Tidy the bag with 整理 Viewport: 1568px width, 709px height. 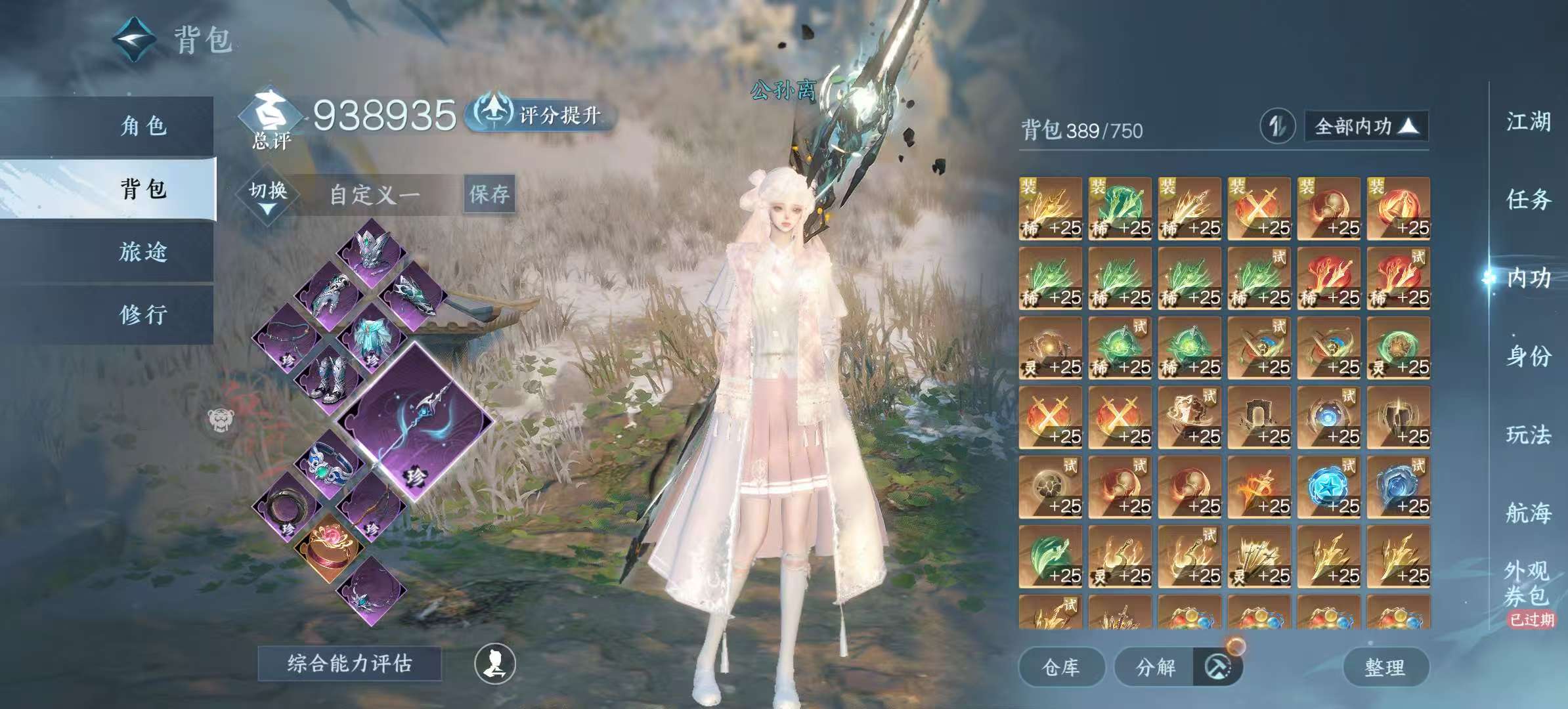(1385, 667)
